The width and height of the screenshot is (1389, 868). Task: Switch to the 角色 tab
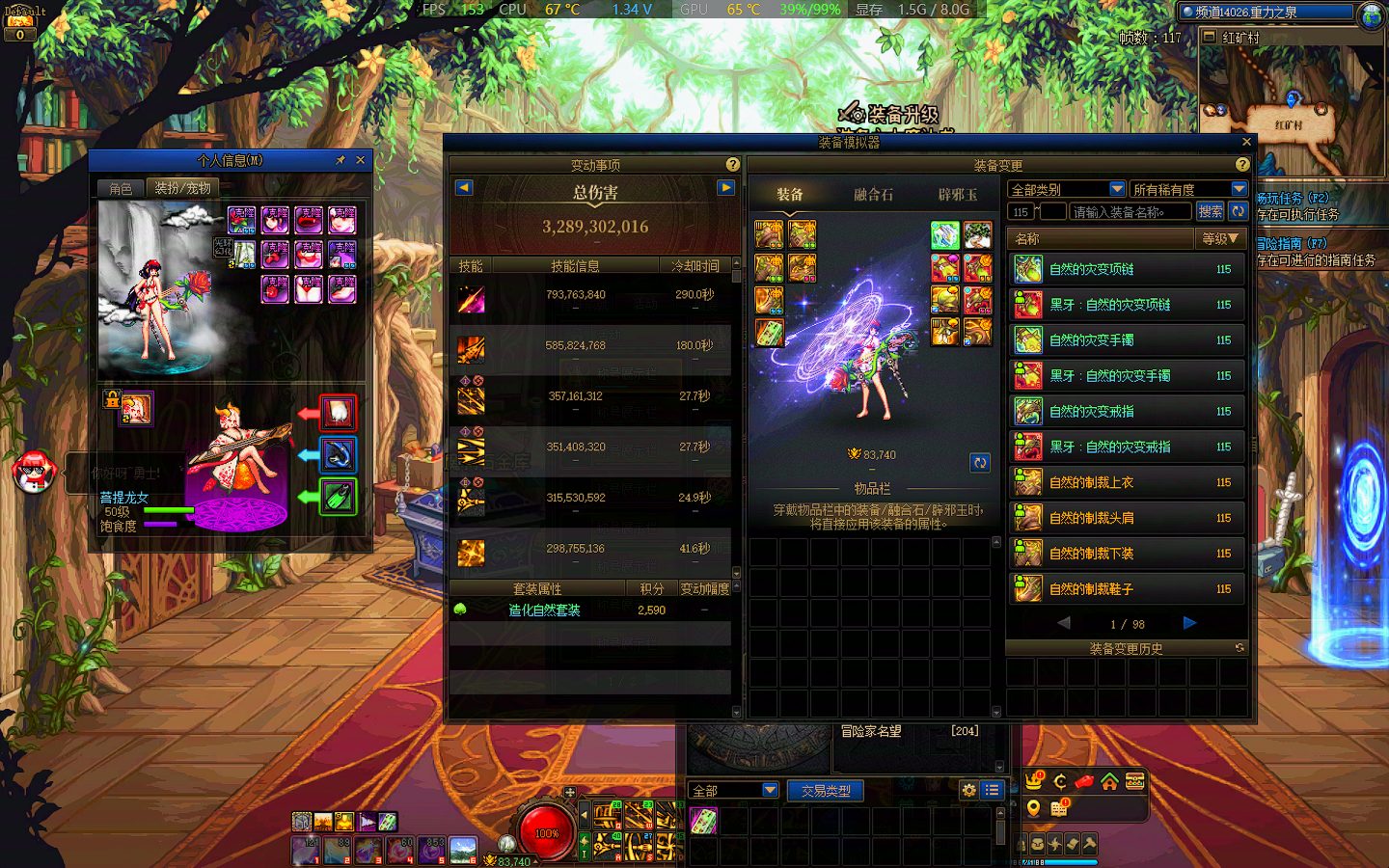coord(121,188)
